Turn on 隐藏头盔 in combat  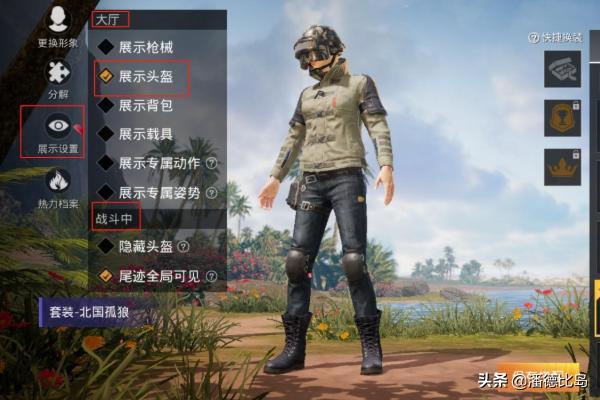[105, 246]
